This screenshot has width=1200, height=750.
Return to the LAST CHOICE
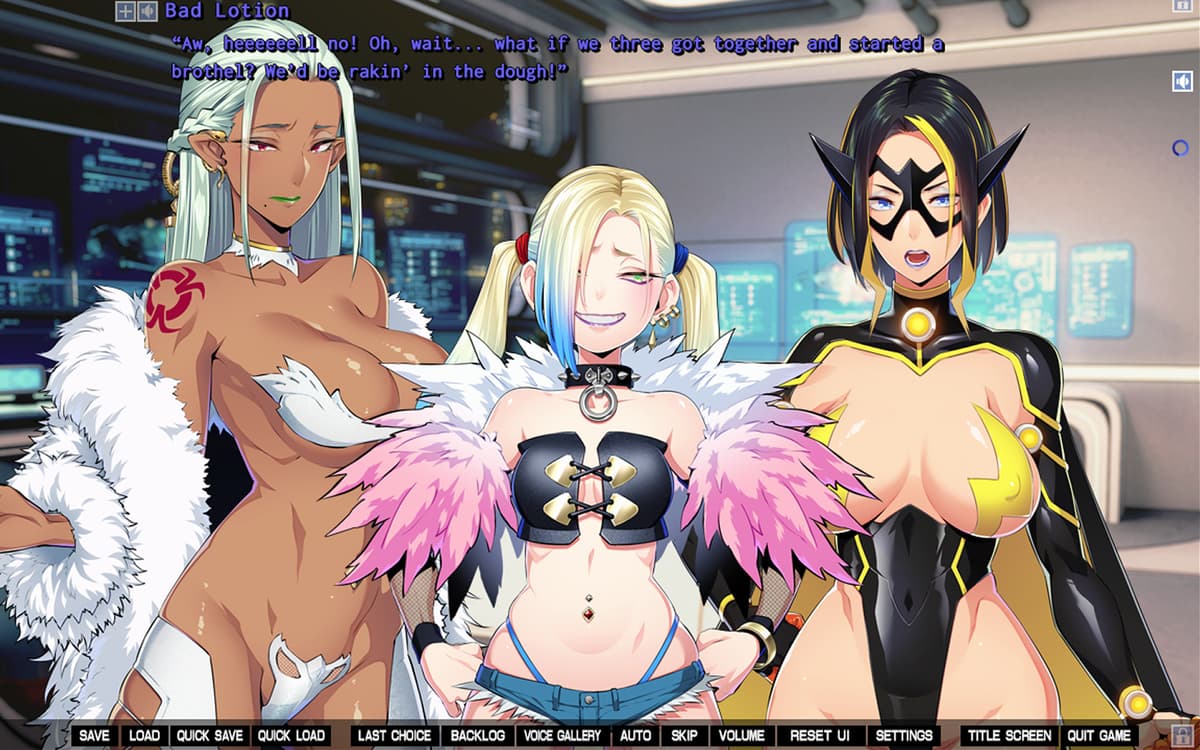394,736
